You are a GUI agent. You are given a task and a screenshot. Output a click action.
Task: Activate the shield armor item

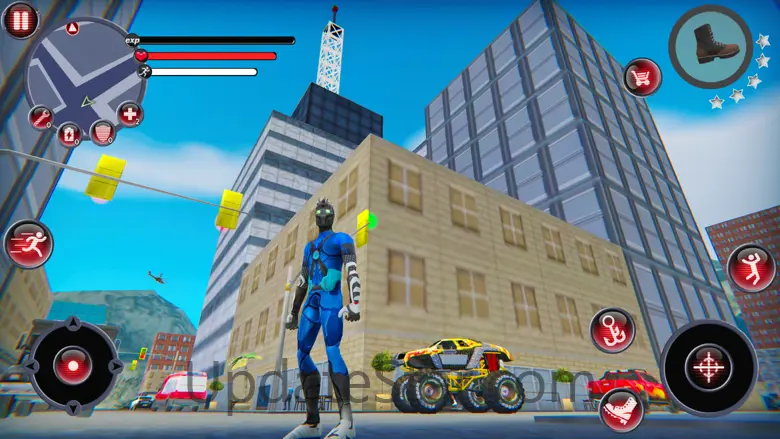(x=102, y=131)
